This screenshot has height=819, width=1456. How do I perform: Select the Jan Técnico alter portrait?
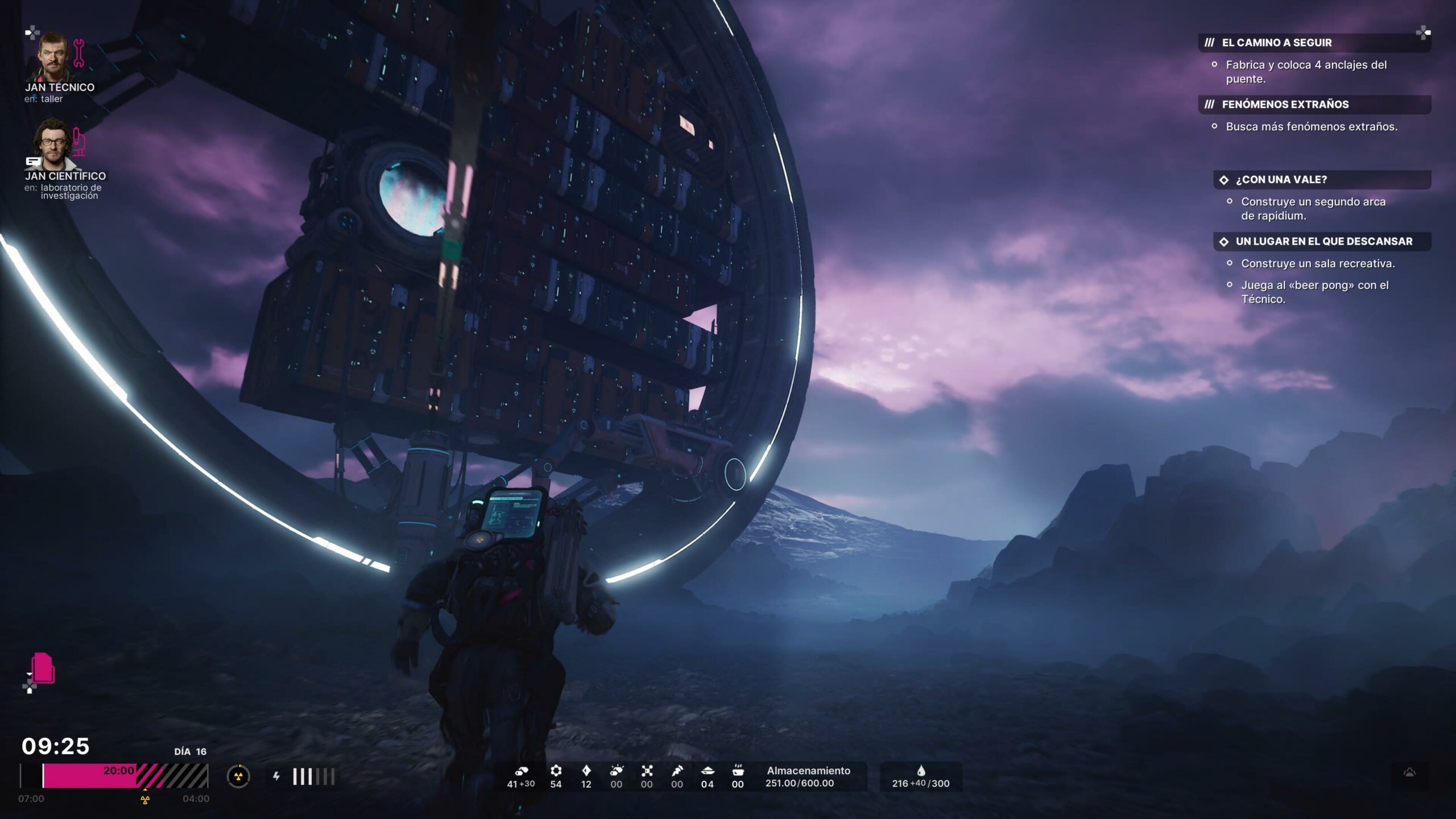(54, 57)
